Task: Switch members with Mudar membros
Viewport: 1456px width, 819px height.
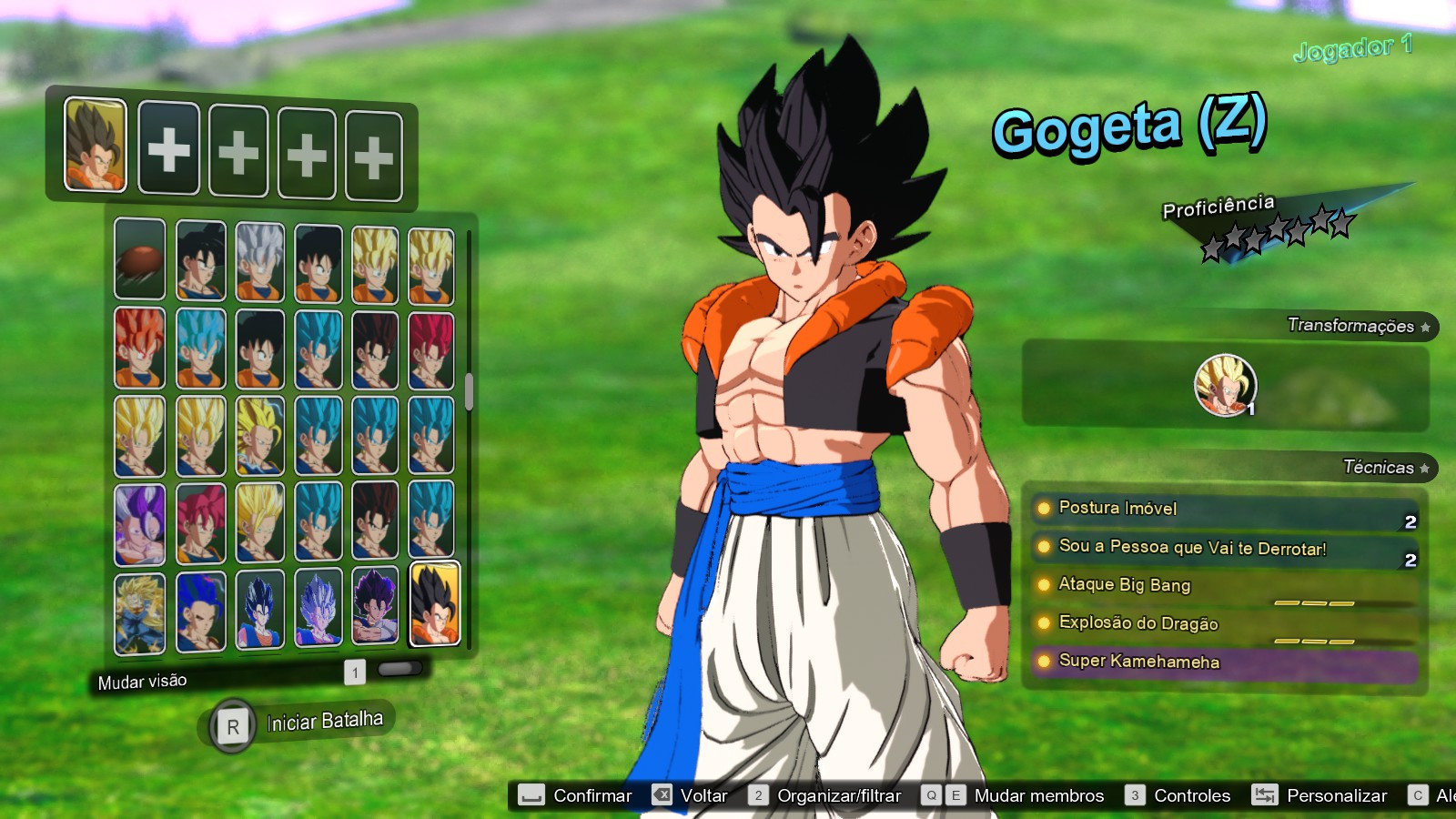Action: click(x=1039, y=794)
